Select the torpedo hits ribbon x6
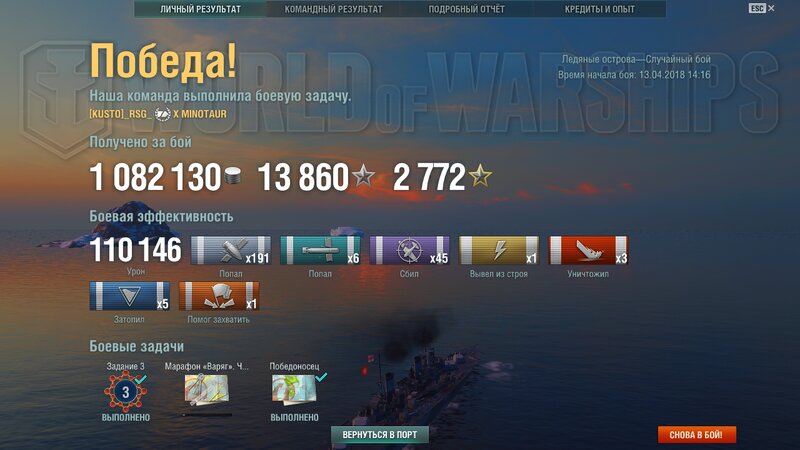 click(320, 251)
